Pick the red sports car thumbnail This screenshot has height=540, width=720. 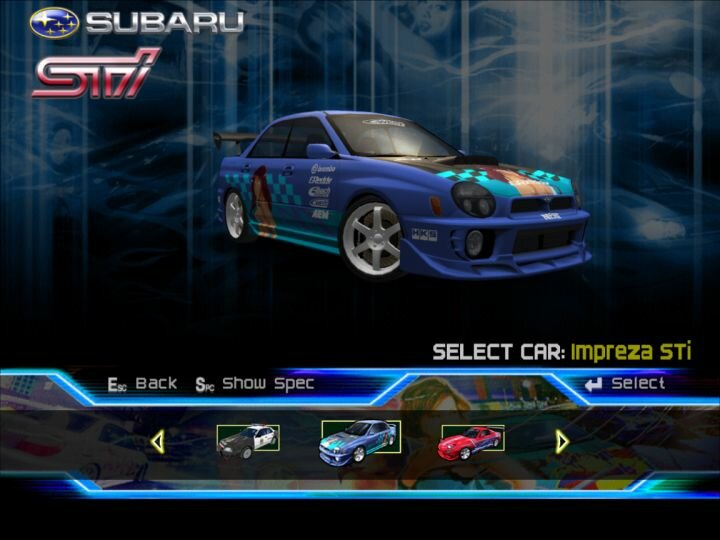[472, 439]
